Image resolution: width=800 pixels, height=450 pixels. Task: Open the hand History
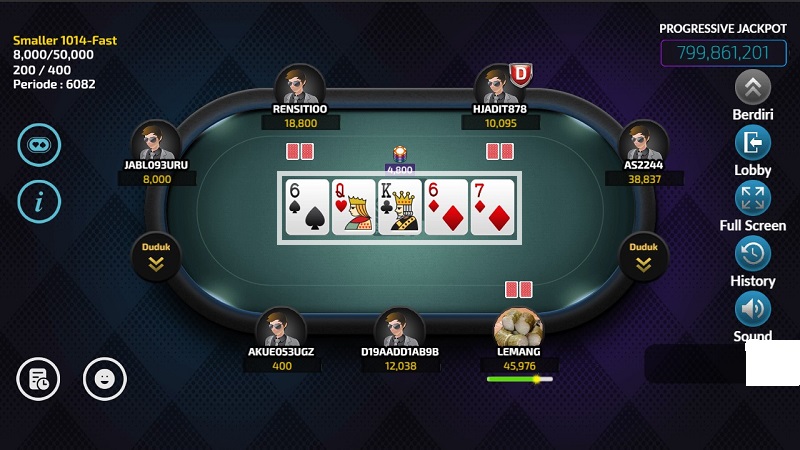point(752,254)
